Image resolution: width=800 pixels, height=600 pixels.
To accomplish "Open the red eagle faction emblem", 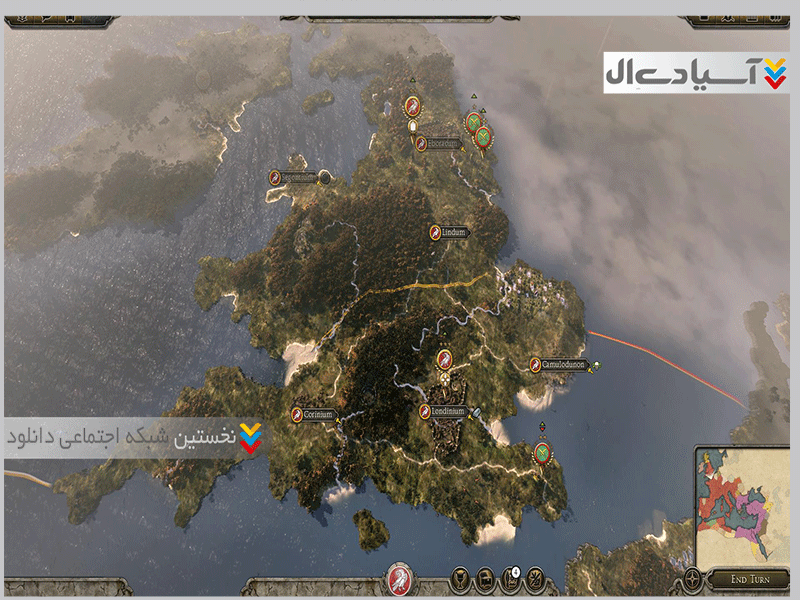I will [x=400, y=579].
